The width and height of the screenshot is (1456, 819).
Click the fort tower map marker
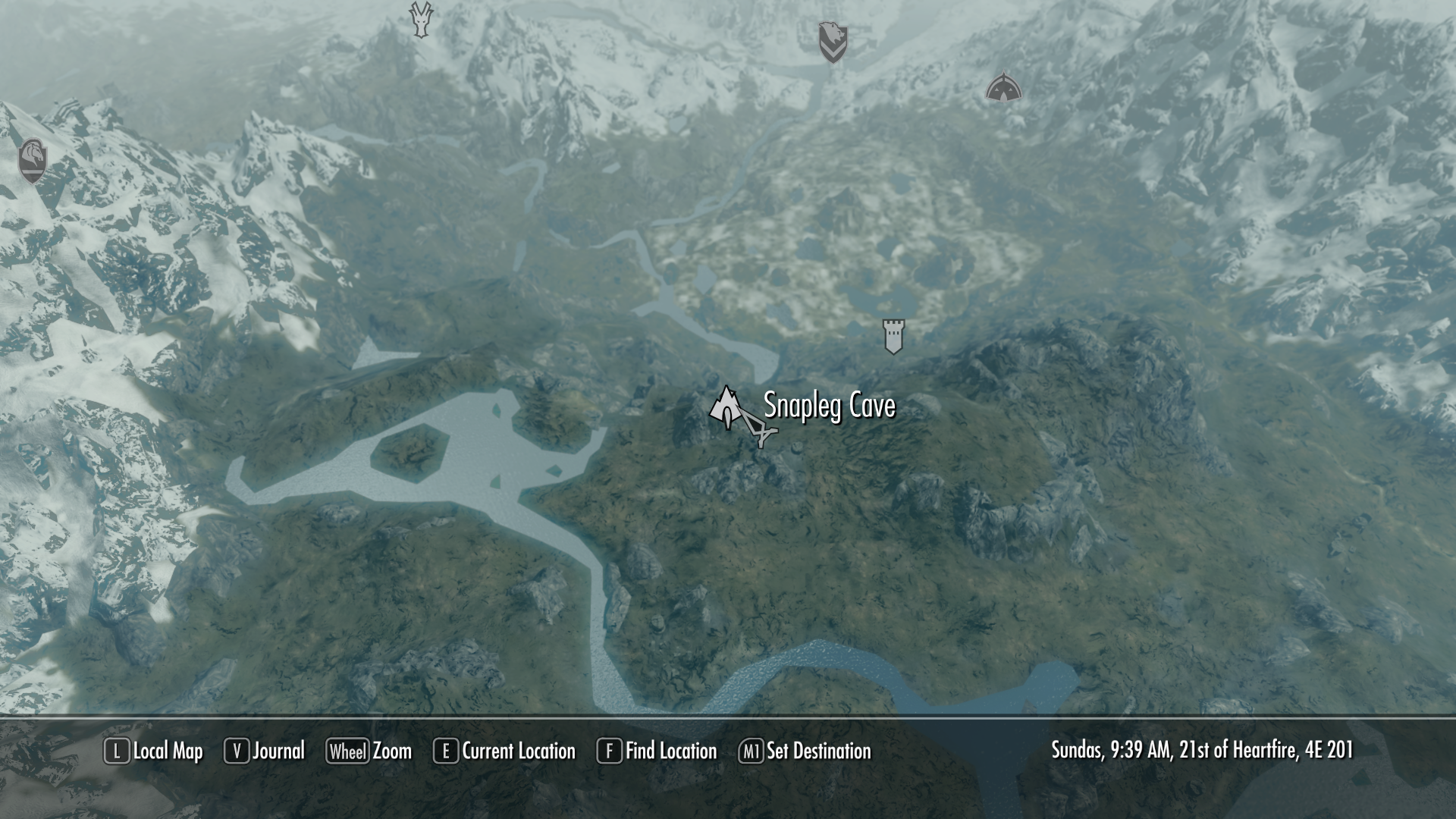click(x=894, y=336)
